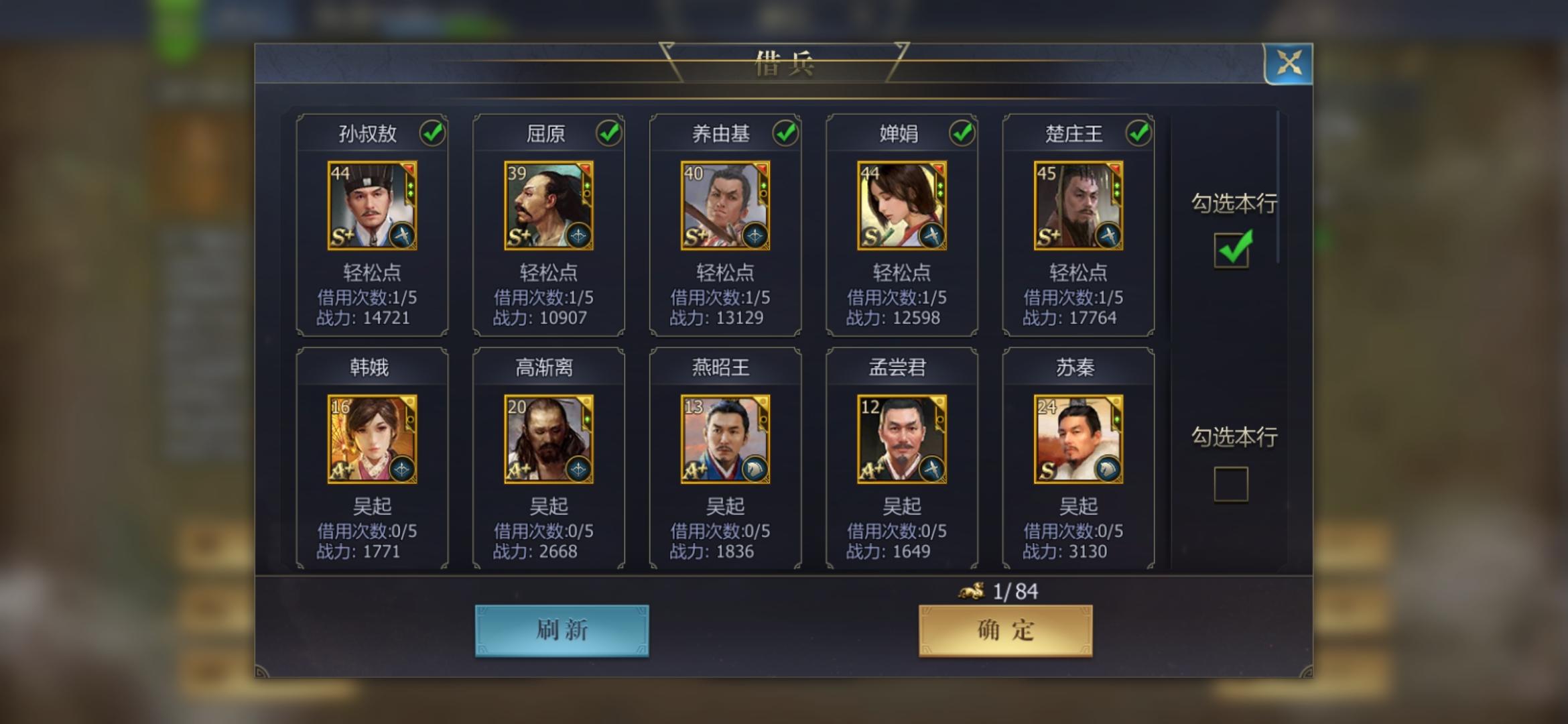Toggle selection checkmark on 孟尝君's card

[x=960, y=367]
